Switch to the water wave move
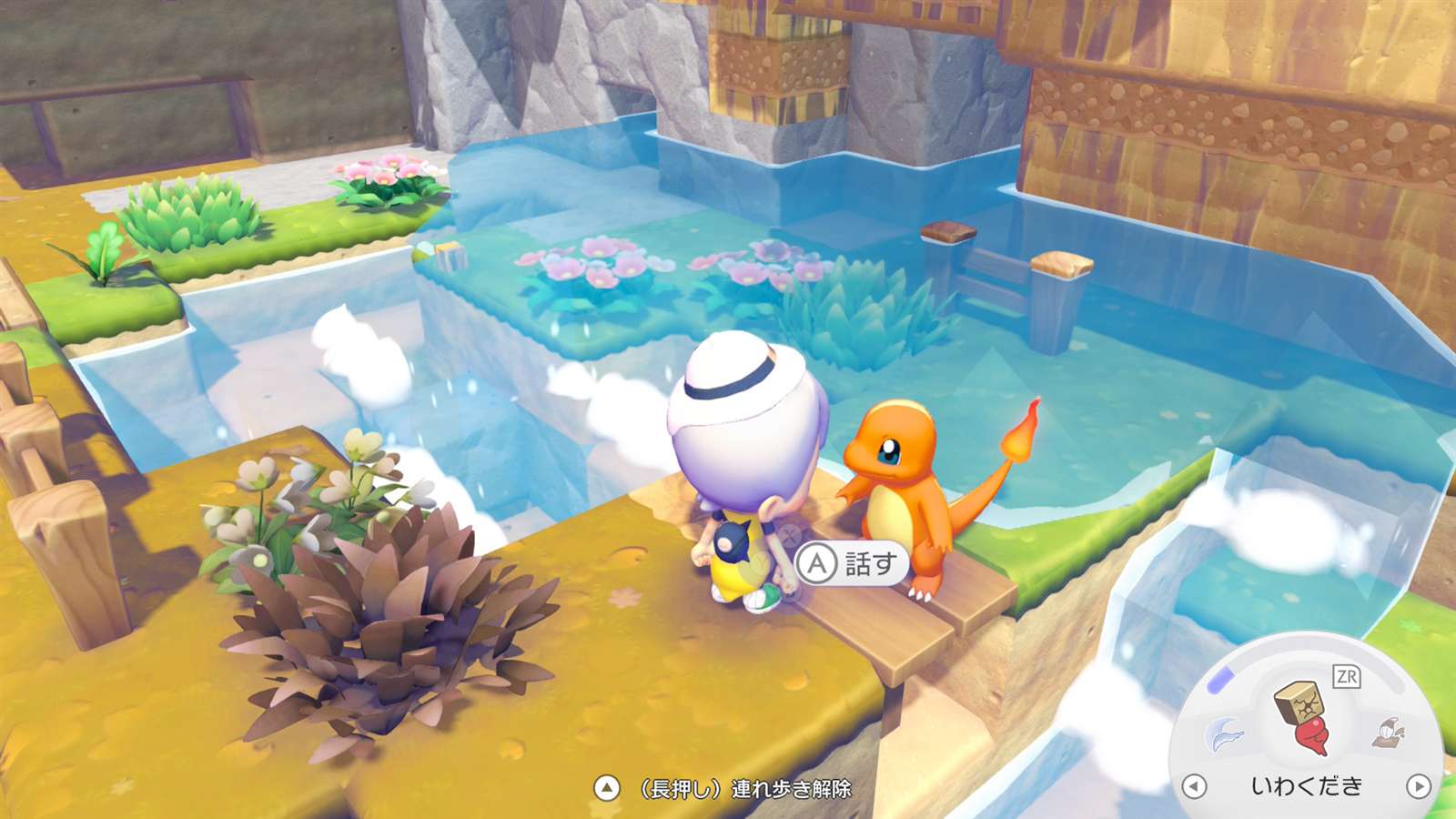 (1224, 733)
